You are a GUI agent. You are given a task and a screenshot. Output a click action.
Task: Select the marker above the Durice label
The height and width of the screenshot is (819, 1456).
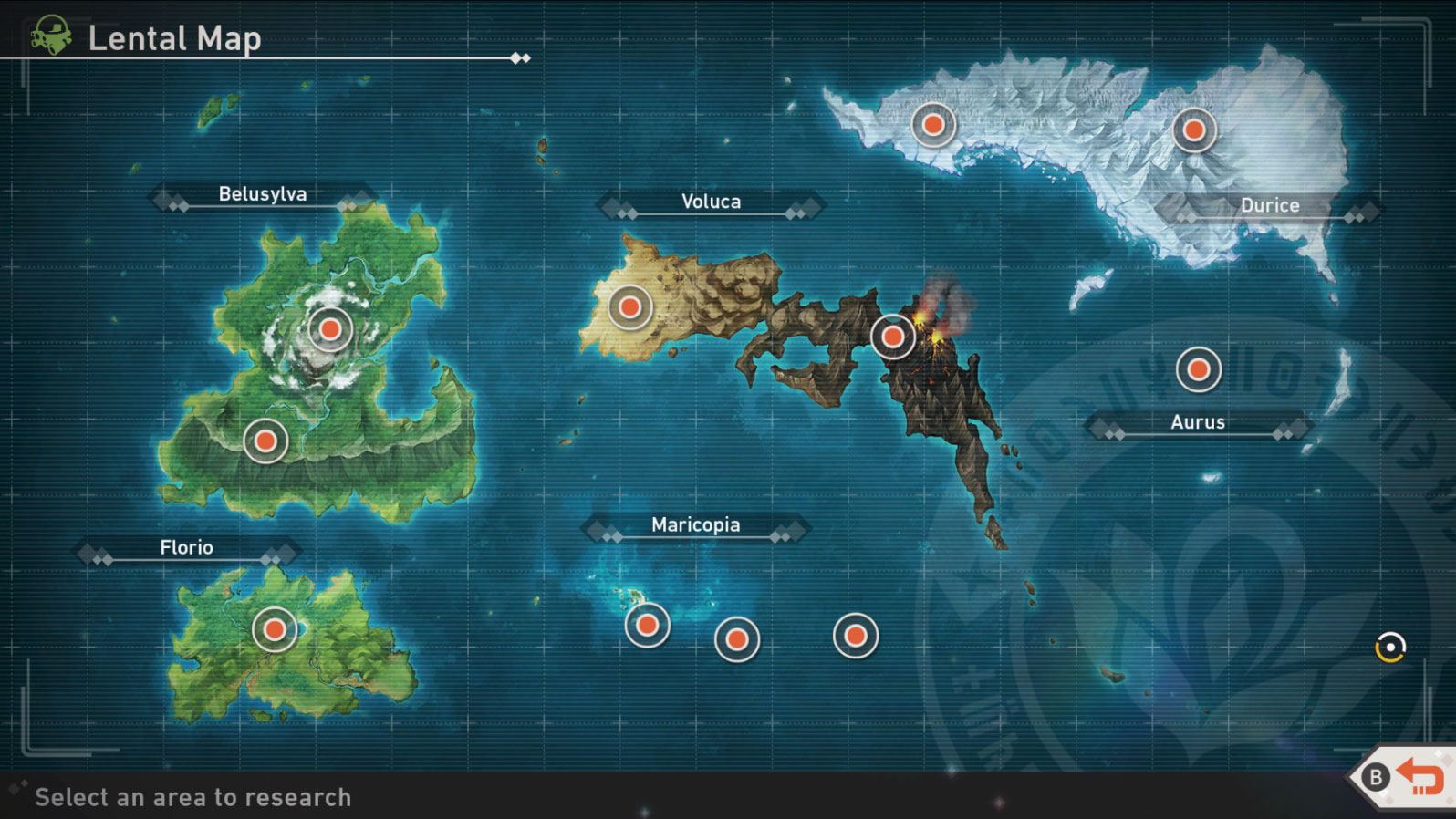coord(1193,130)
